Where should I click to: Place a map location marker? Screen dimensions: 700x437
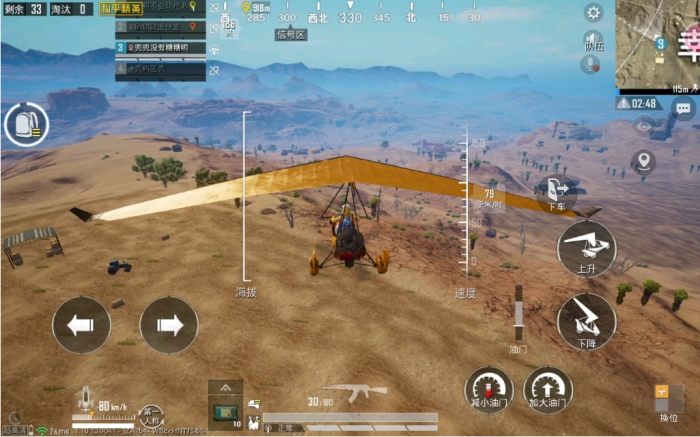(644, 161)
